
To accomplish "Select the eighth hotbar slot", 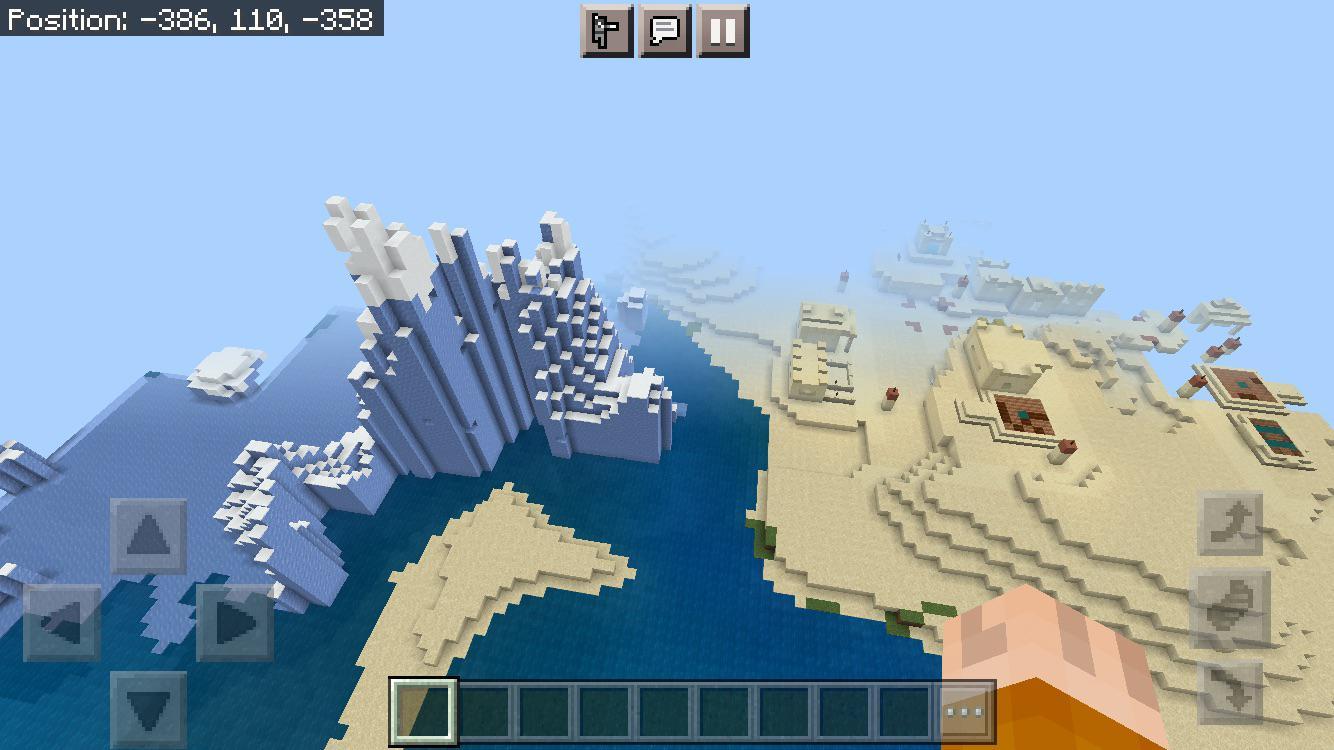I will [x=844, y=711].
